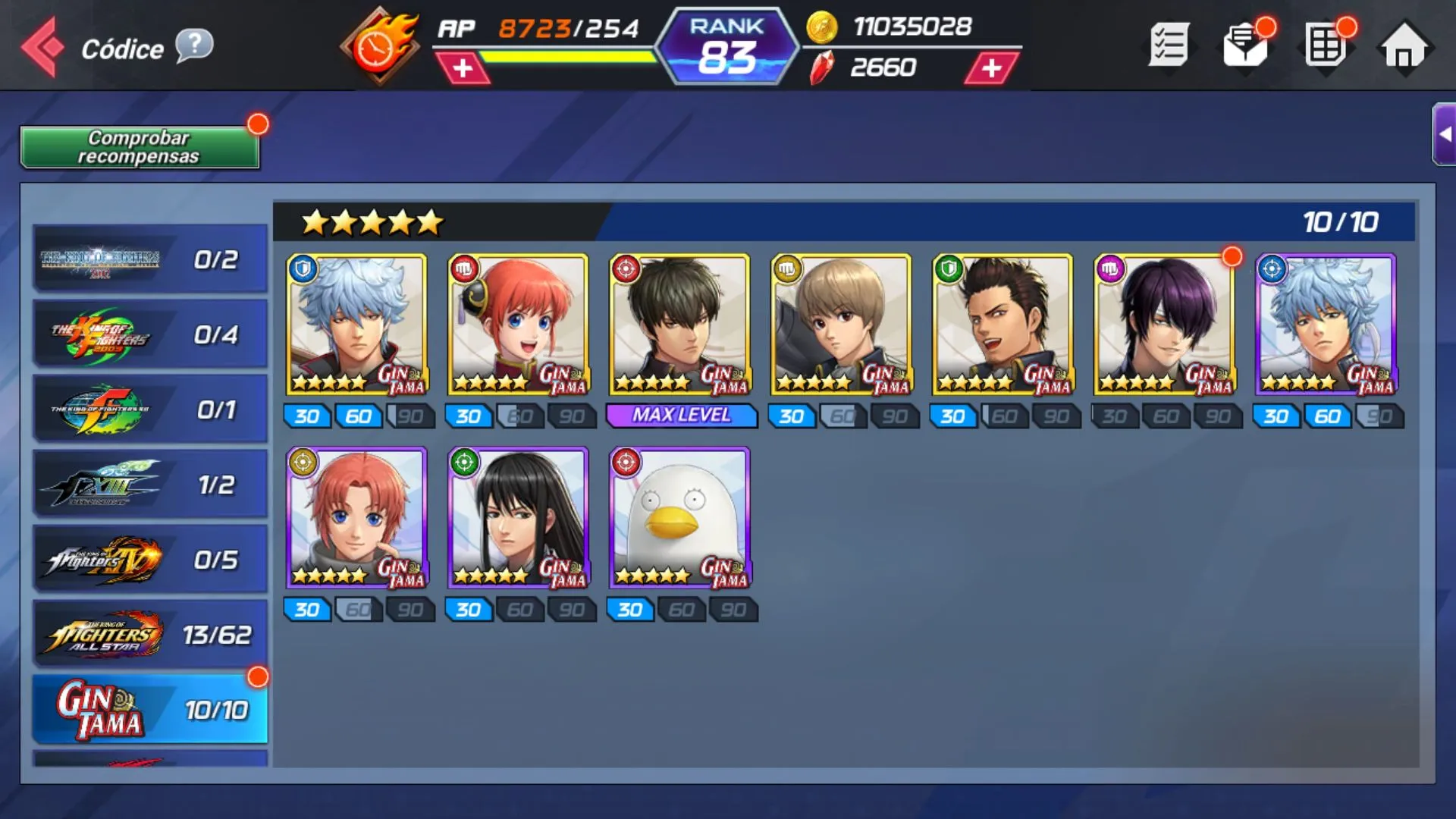This screenshot has height=819, width=1456.
Task: Return to the home screen
Action: [1404, 47]
